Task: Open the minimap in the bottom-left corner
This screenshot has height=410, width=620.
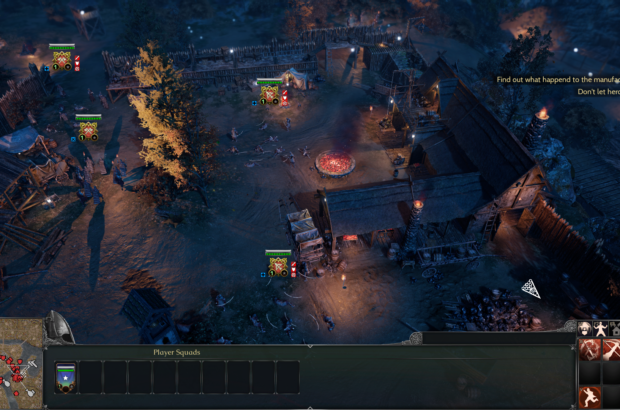Action: tap(20, 367)
